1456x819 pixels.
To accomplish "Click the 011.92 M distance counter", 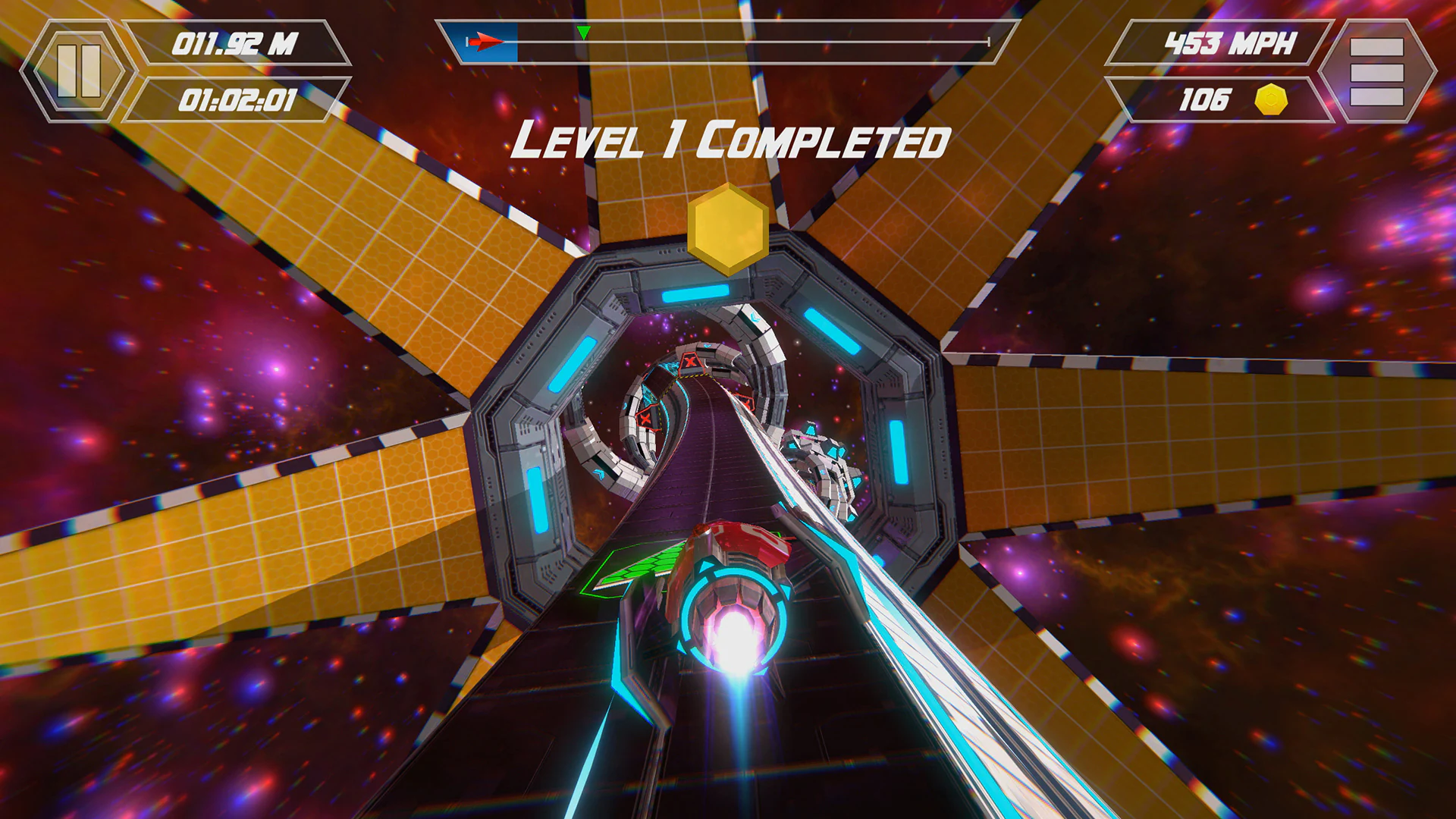I will 237,43.
